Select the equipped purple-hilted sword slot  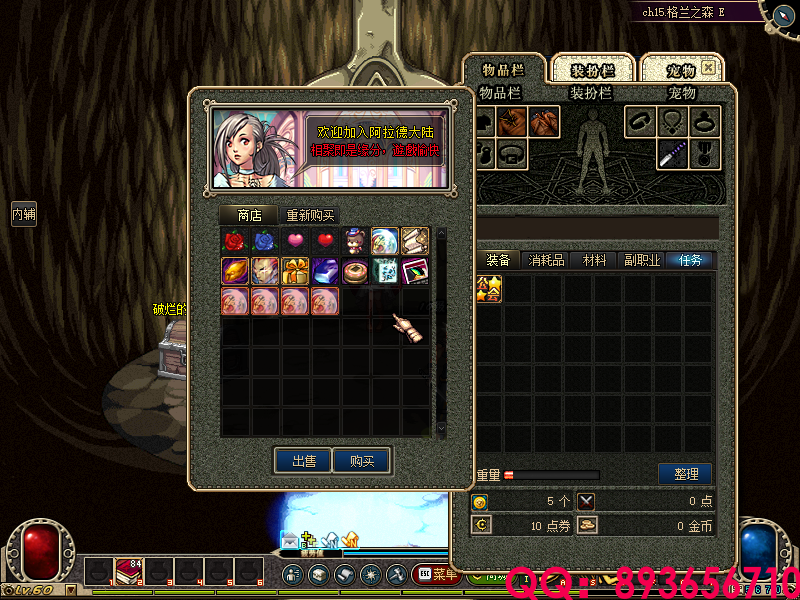pyautogui.click(x=672, y=153)
